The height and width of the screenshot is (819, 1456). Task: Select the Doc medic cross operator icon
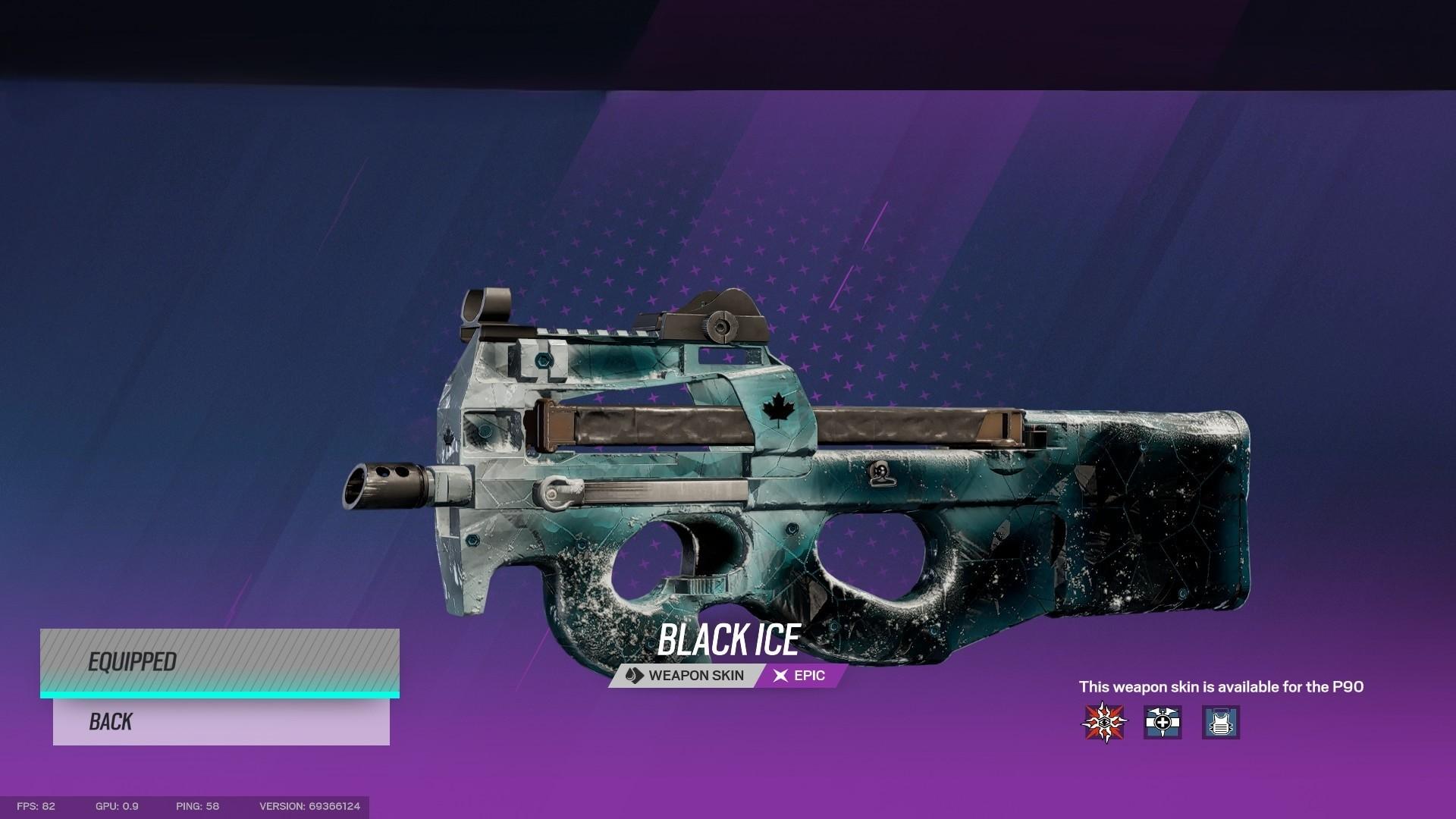[1163, 722]
